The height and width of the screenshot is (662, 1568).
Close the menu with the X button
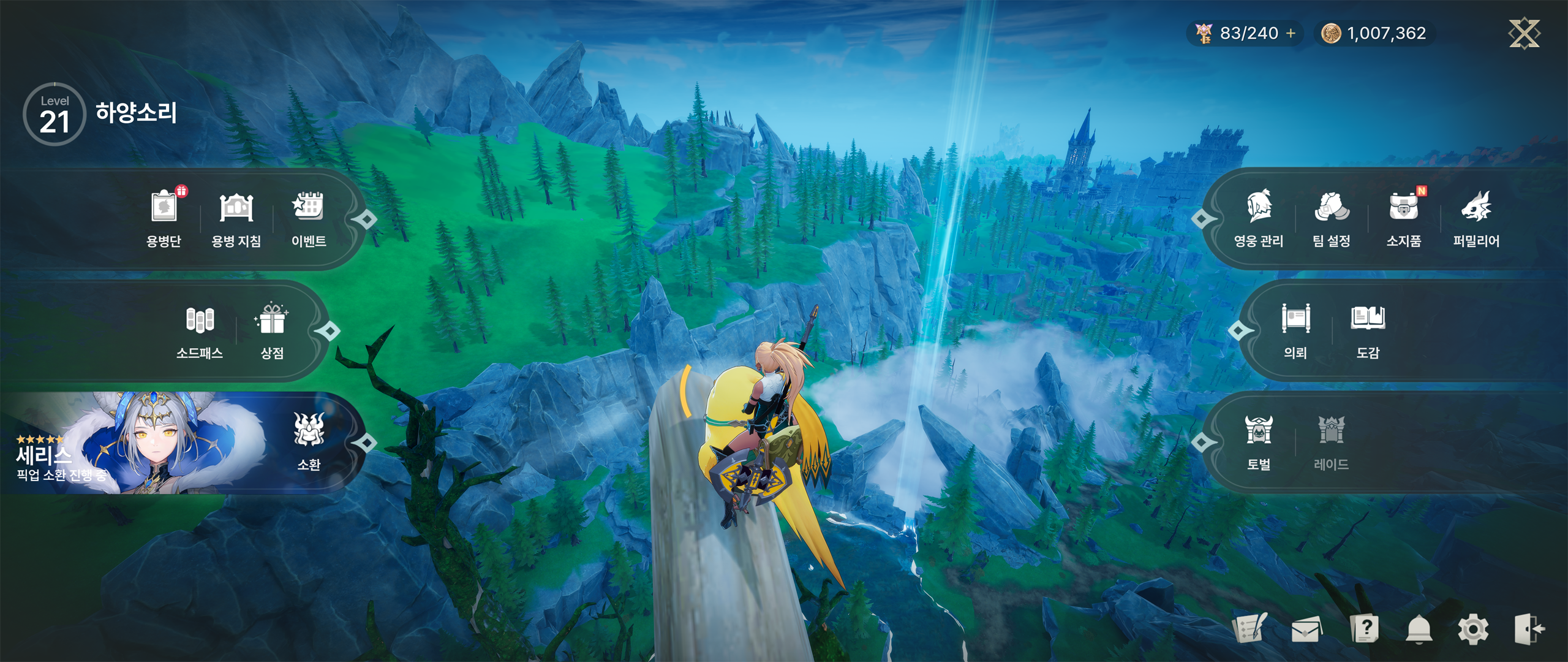[1524, 33]
